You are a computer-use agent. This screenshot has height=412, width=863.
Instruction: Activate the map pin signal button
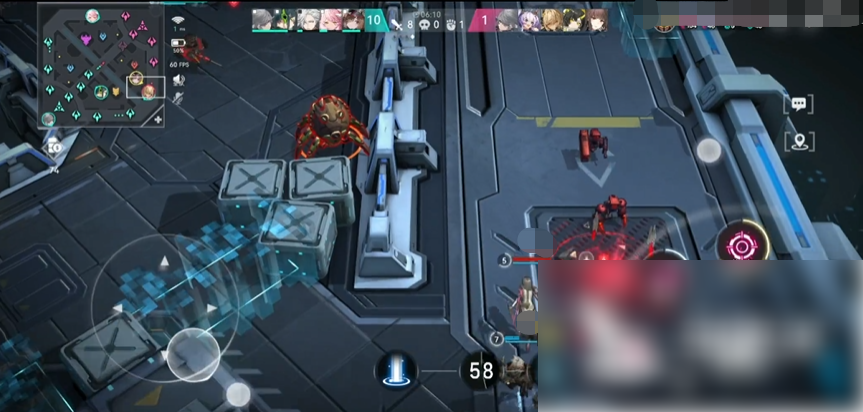798,142
